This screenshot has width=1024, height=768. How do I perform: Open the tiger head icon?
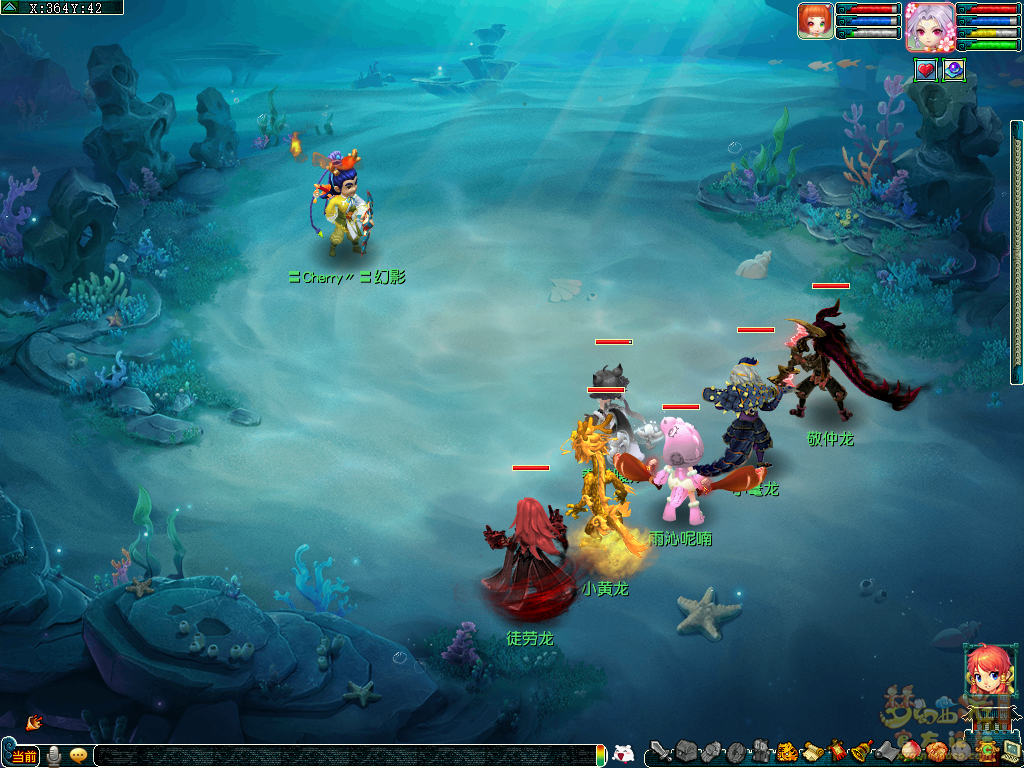tap(787, 751)
